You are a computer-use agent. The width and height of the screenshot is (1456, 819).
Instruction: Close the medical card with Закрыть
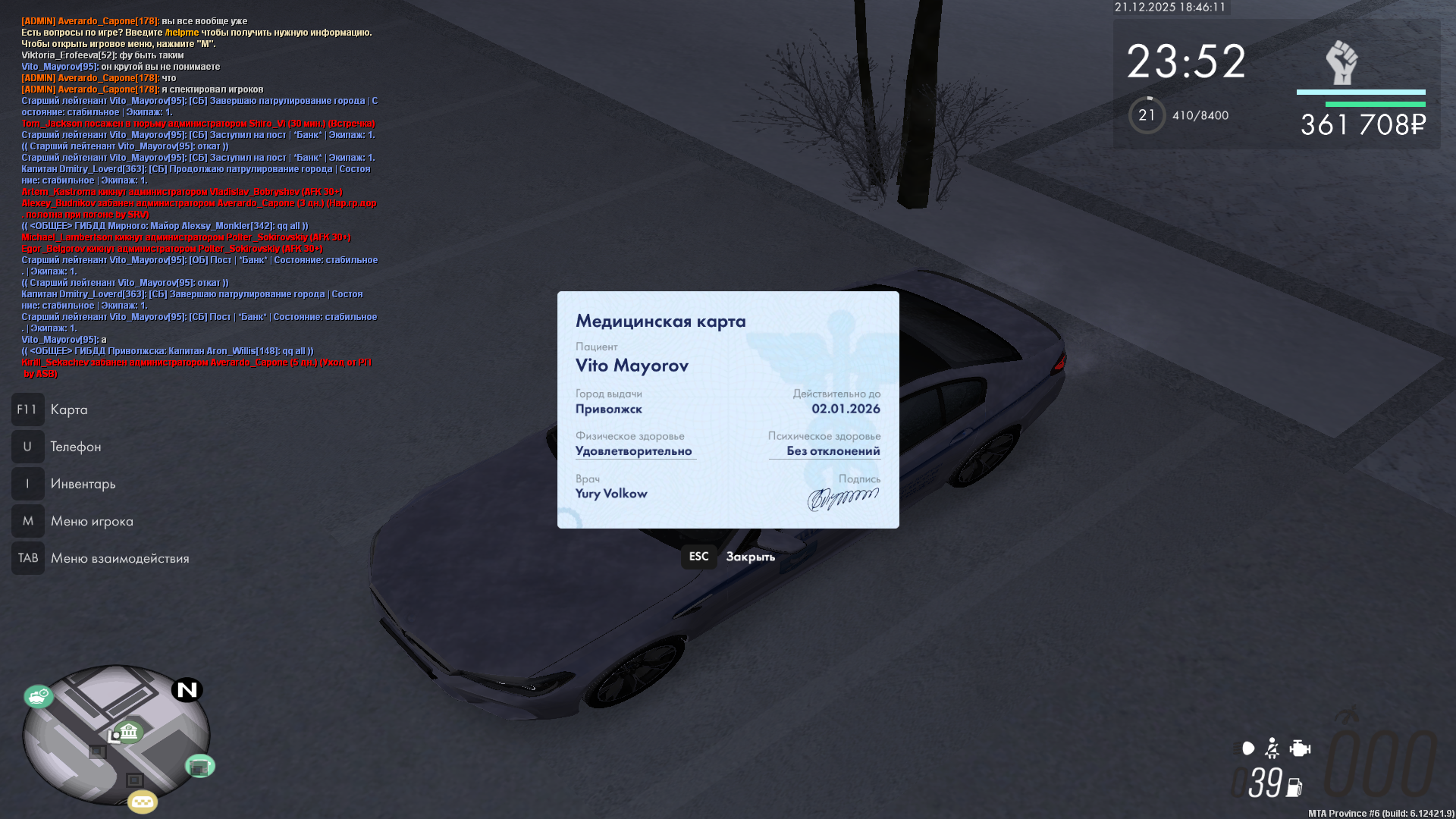749,557
